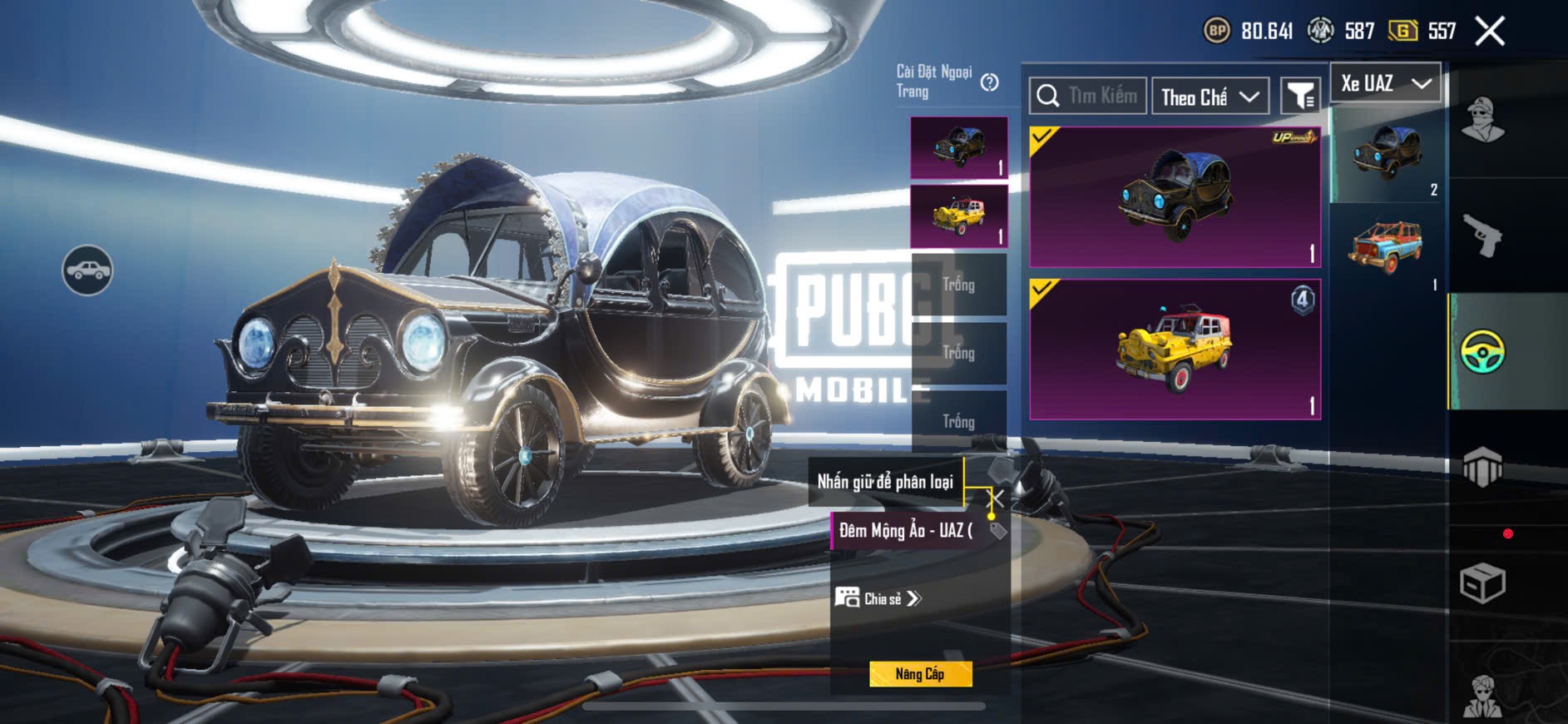Open the box crate tab

point(1482,583)
